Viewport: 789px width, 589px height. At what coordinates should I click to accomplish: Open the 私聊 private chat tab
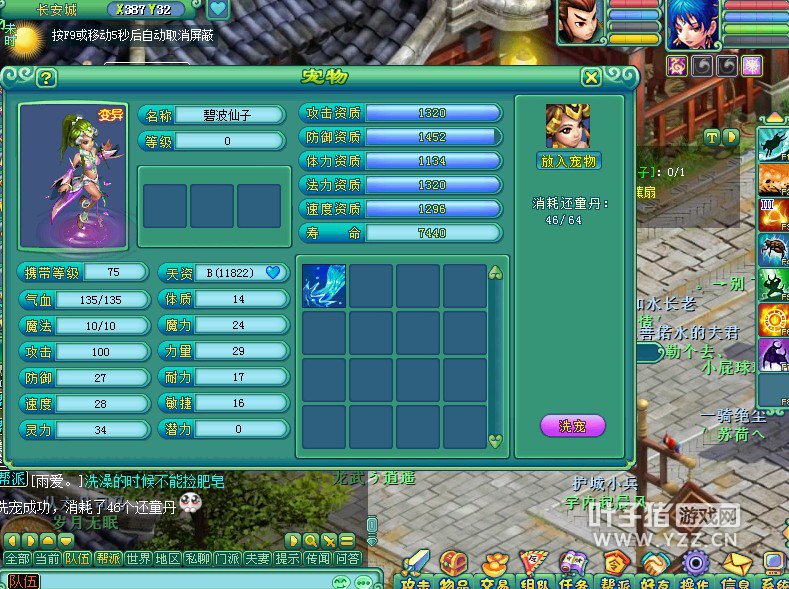199,558
